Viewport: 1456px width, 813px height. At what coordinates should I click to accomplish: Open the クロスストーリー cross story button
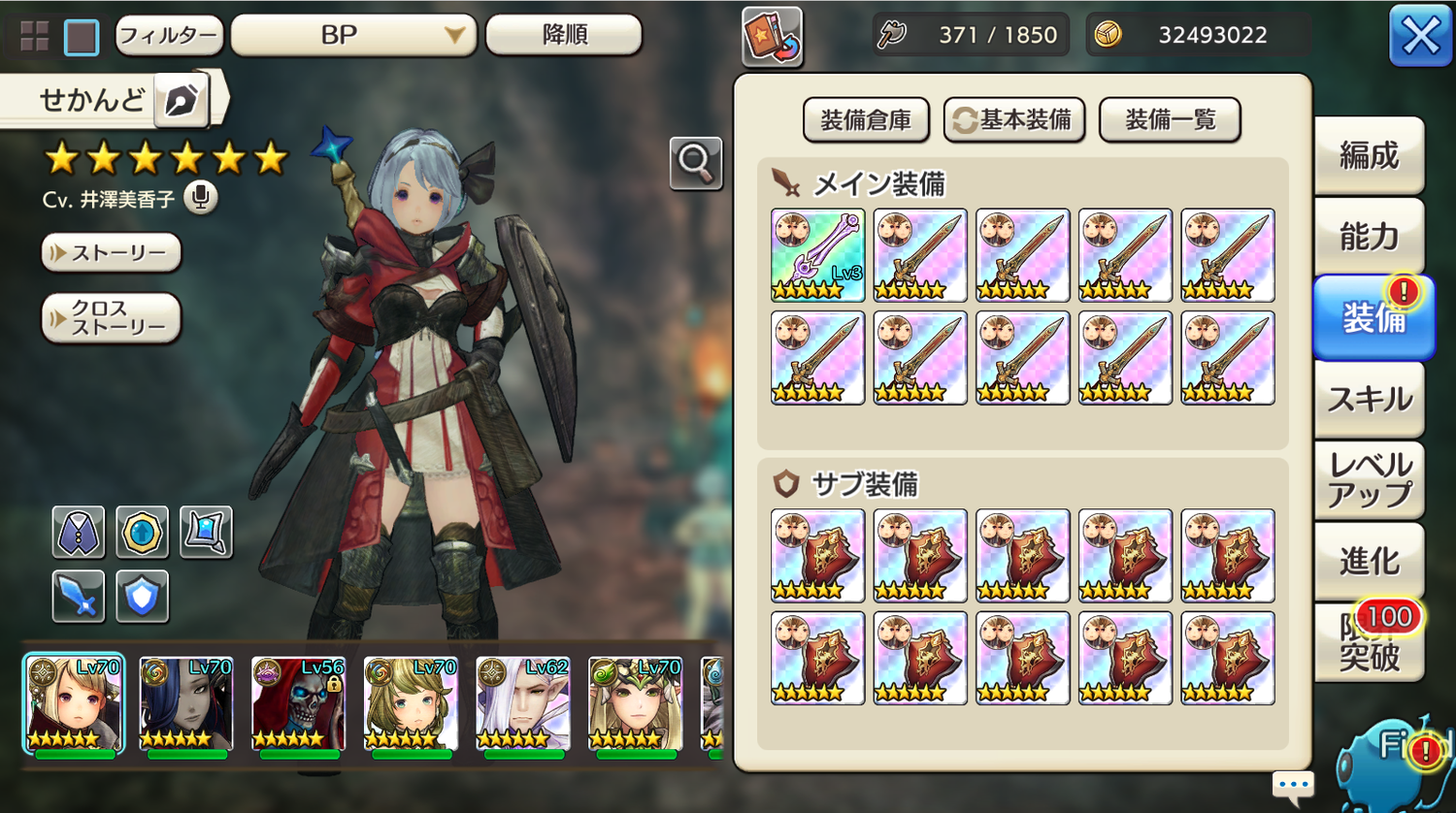[112, 318]
